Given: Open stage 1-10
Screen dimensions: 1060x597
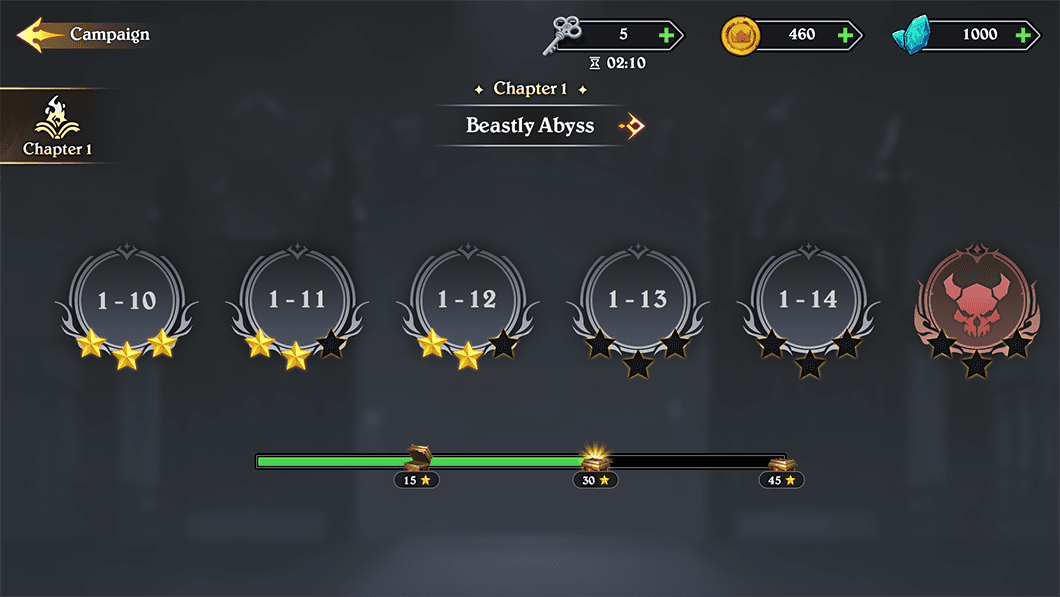Looking at the screenshot, I should pos(127,301).
